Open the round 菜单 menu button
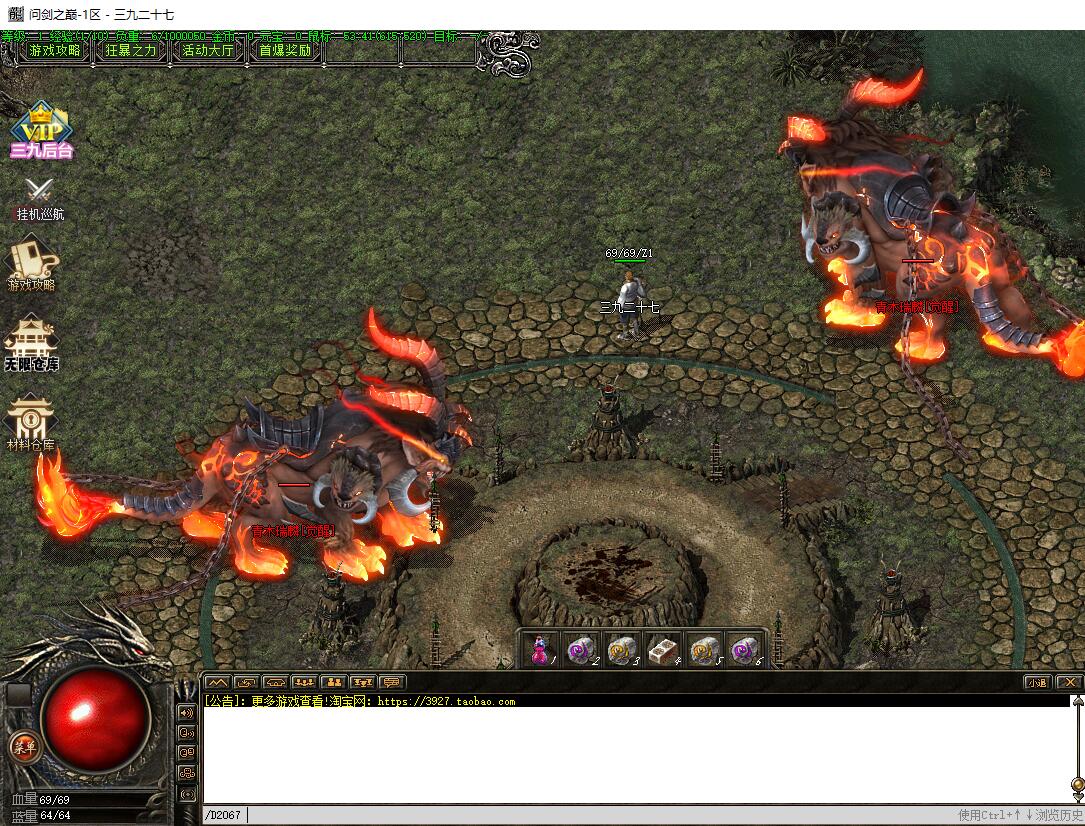1085x826 pixels. [x=23, y=746]
